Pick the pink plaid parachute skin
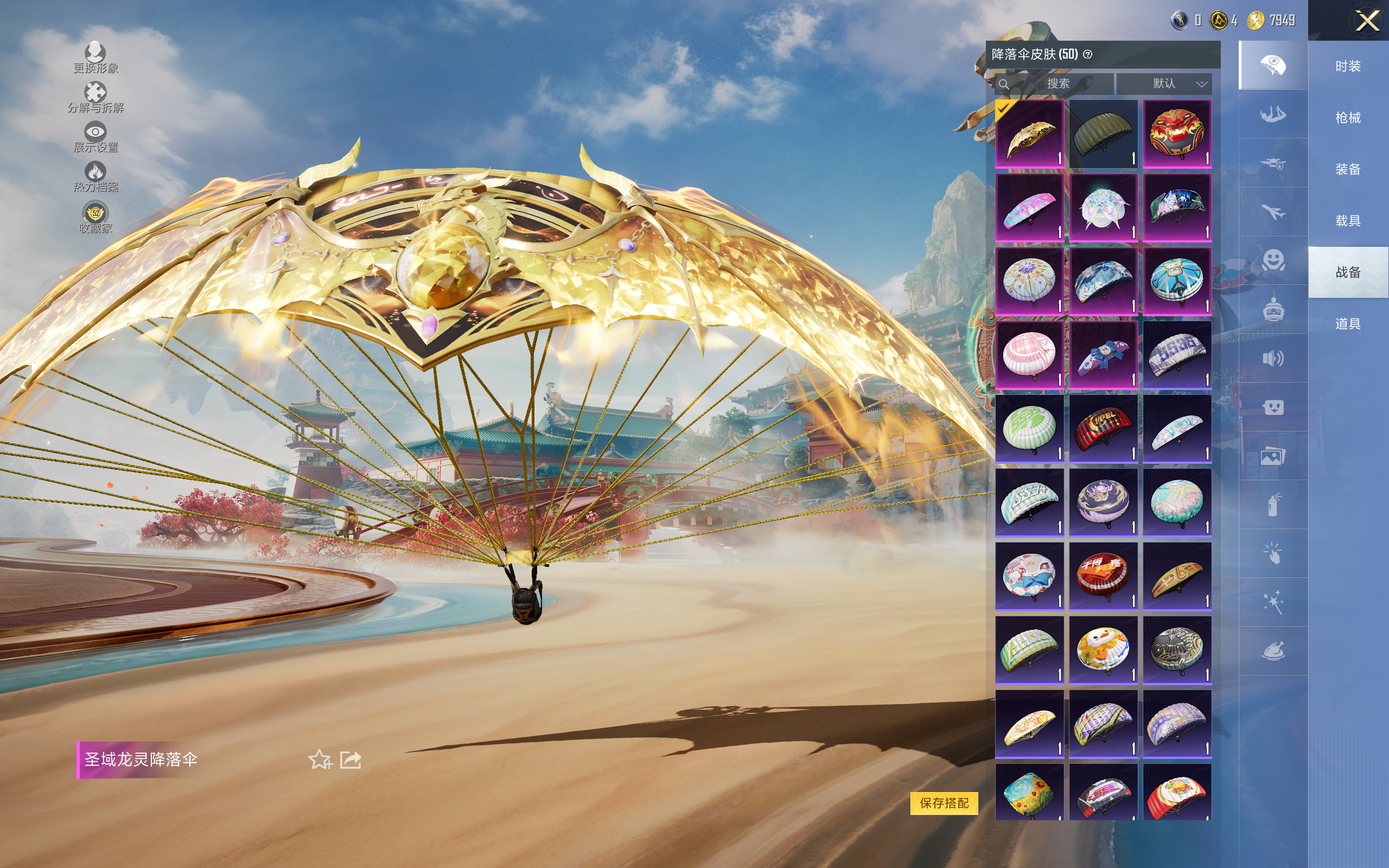This screenshot has height=868, width=1389. [1029, 355]
